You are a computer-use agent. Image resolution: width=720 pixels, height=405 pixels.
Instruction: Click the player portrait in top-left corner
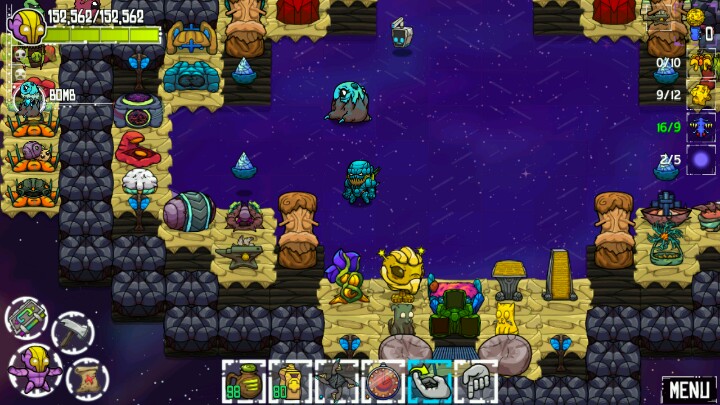(x=27, y=25)
